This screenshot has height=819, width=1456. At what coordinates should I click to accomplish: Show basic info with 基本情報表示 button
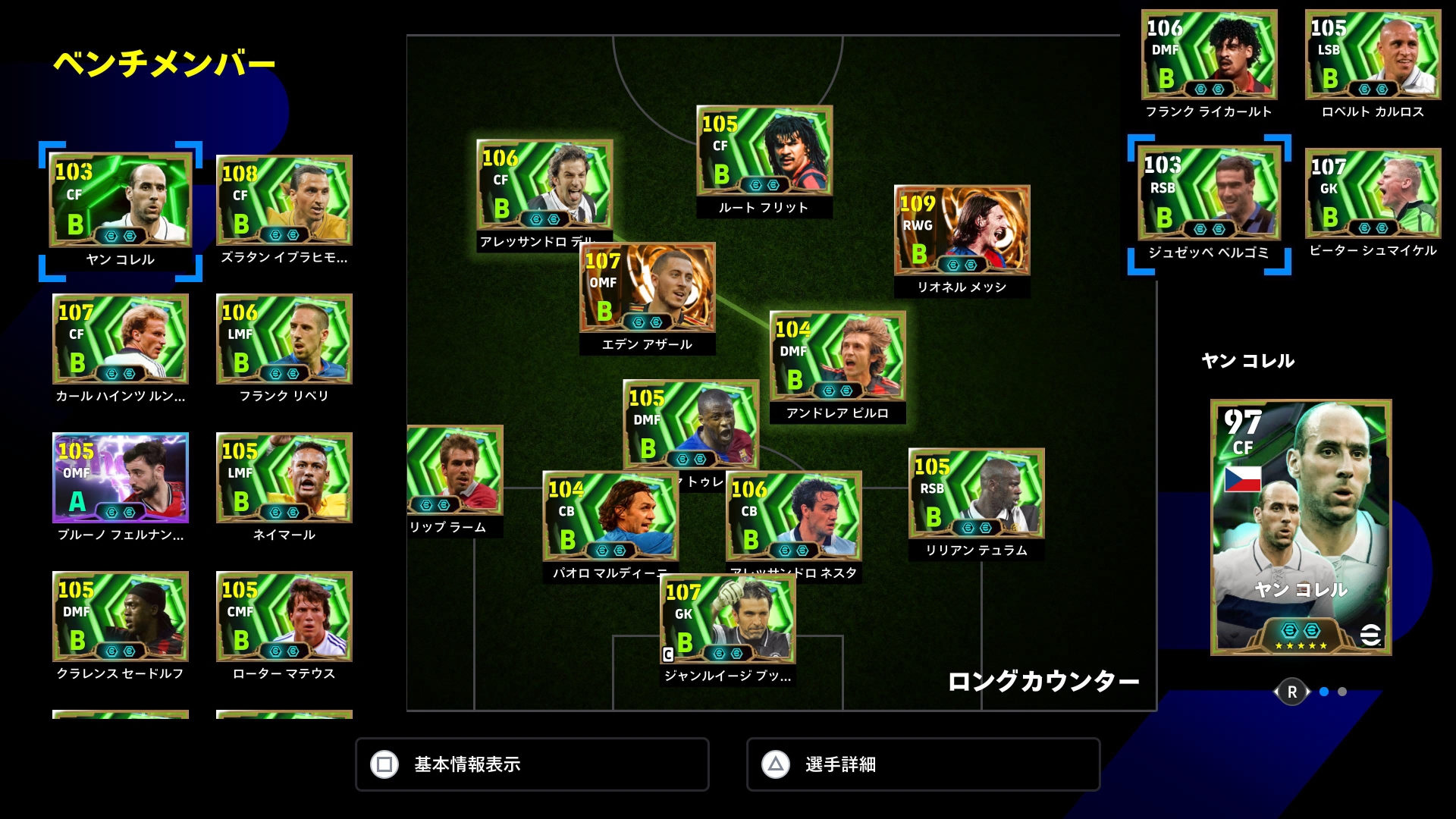pyautogui.click(x=532, y=764)
